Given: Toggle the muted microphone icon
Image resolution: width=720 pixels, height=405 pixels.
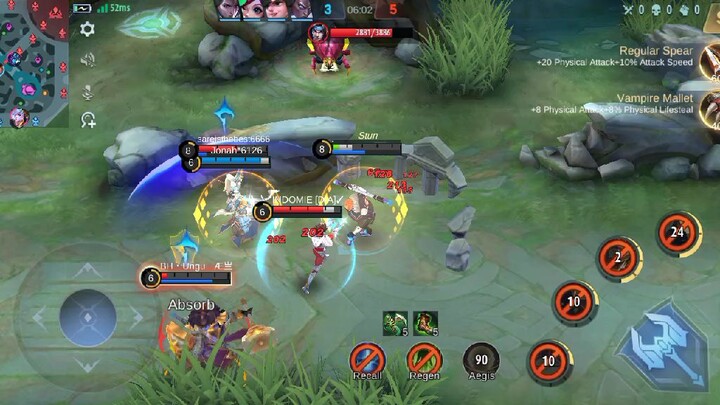Looking at the screenshot, I should point(88,91).
